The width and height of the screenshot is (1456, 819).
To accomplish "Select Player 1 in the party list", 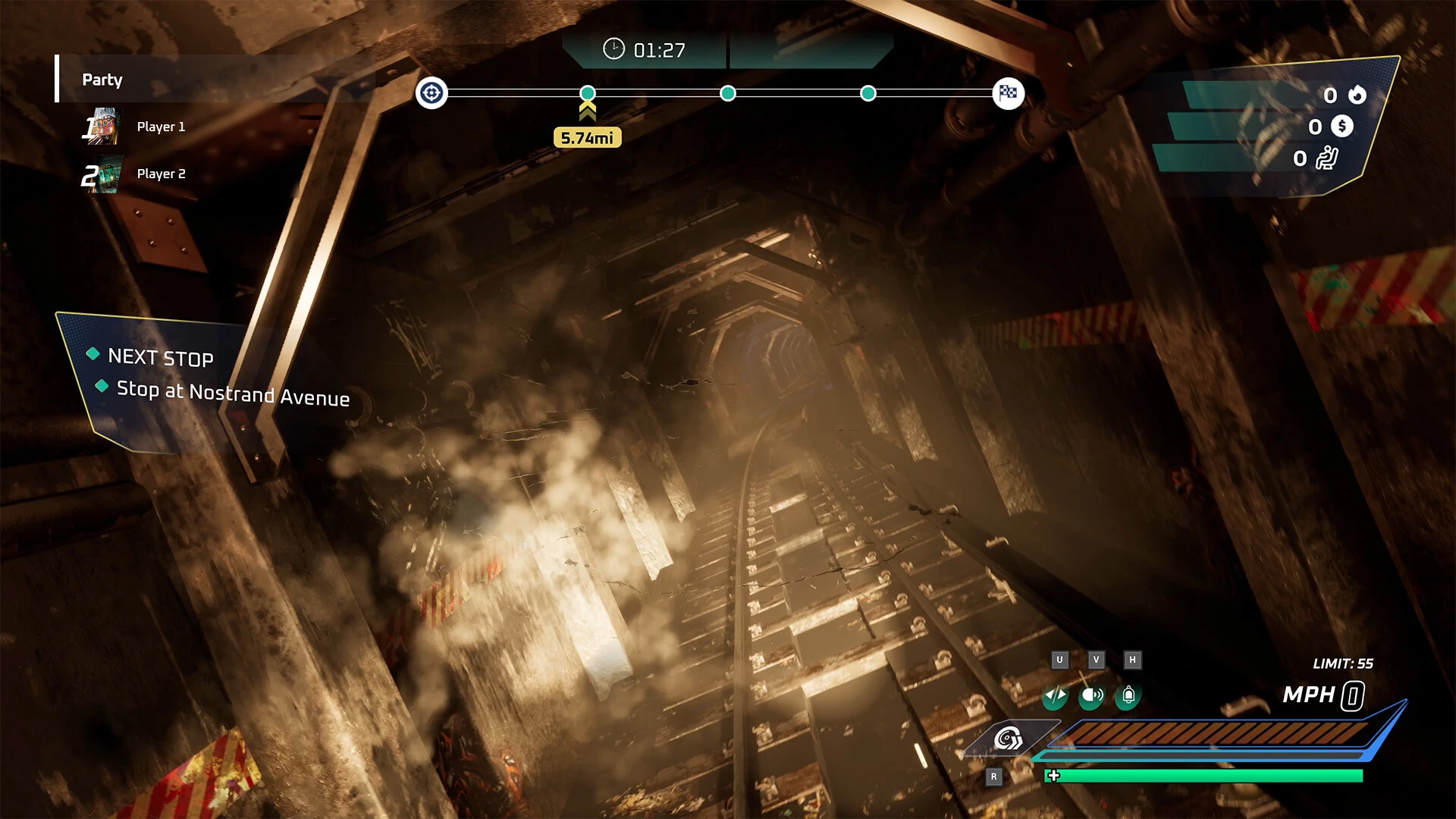I will pos(160,127).
